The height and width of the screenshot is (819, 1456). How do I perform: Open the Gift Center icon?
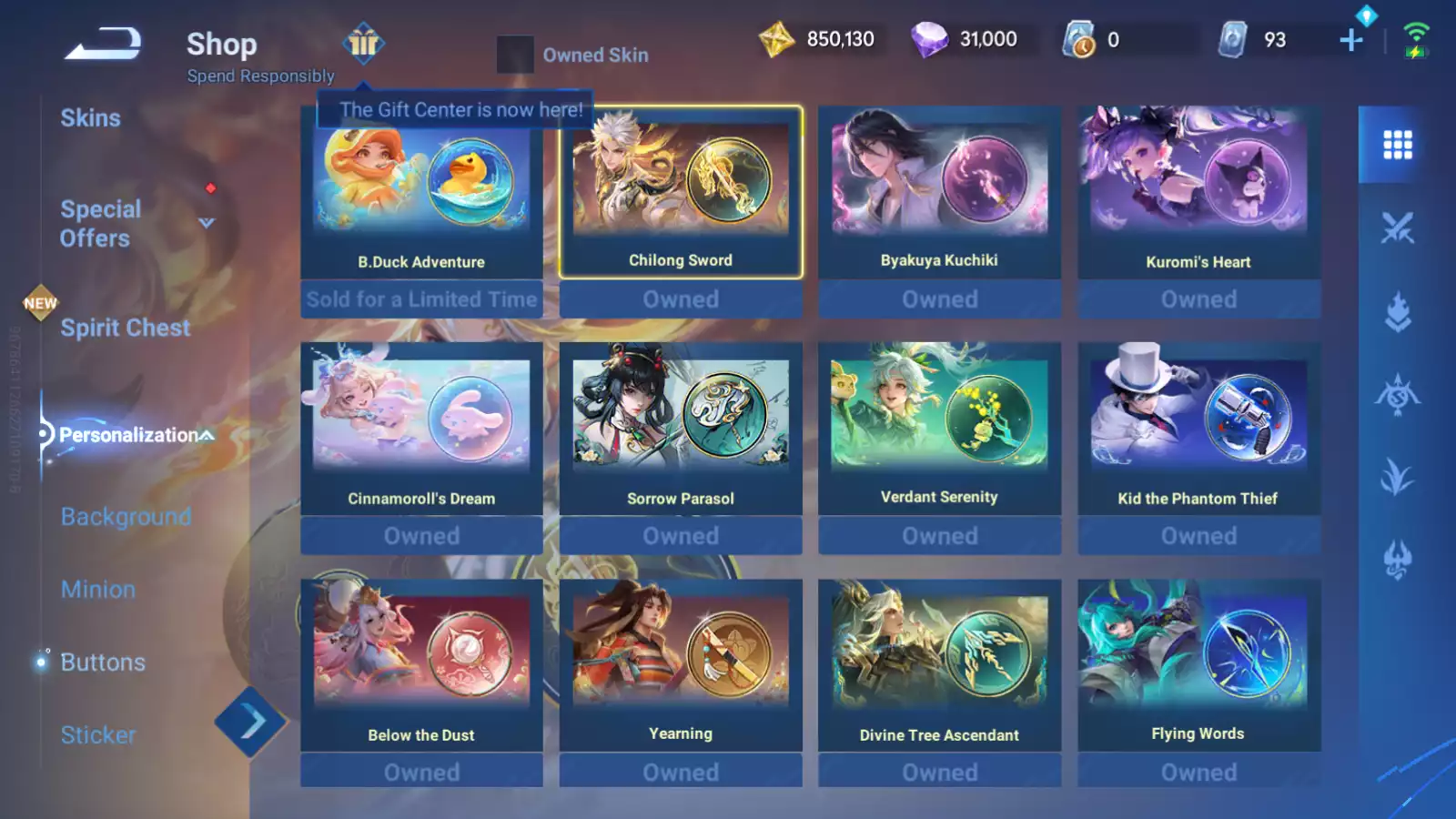pos(363,43)
